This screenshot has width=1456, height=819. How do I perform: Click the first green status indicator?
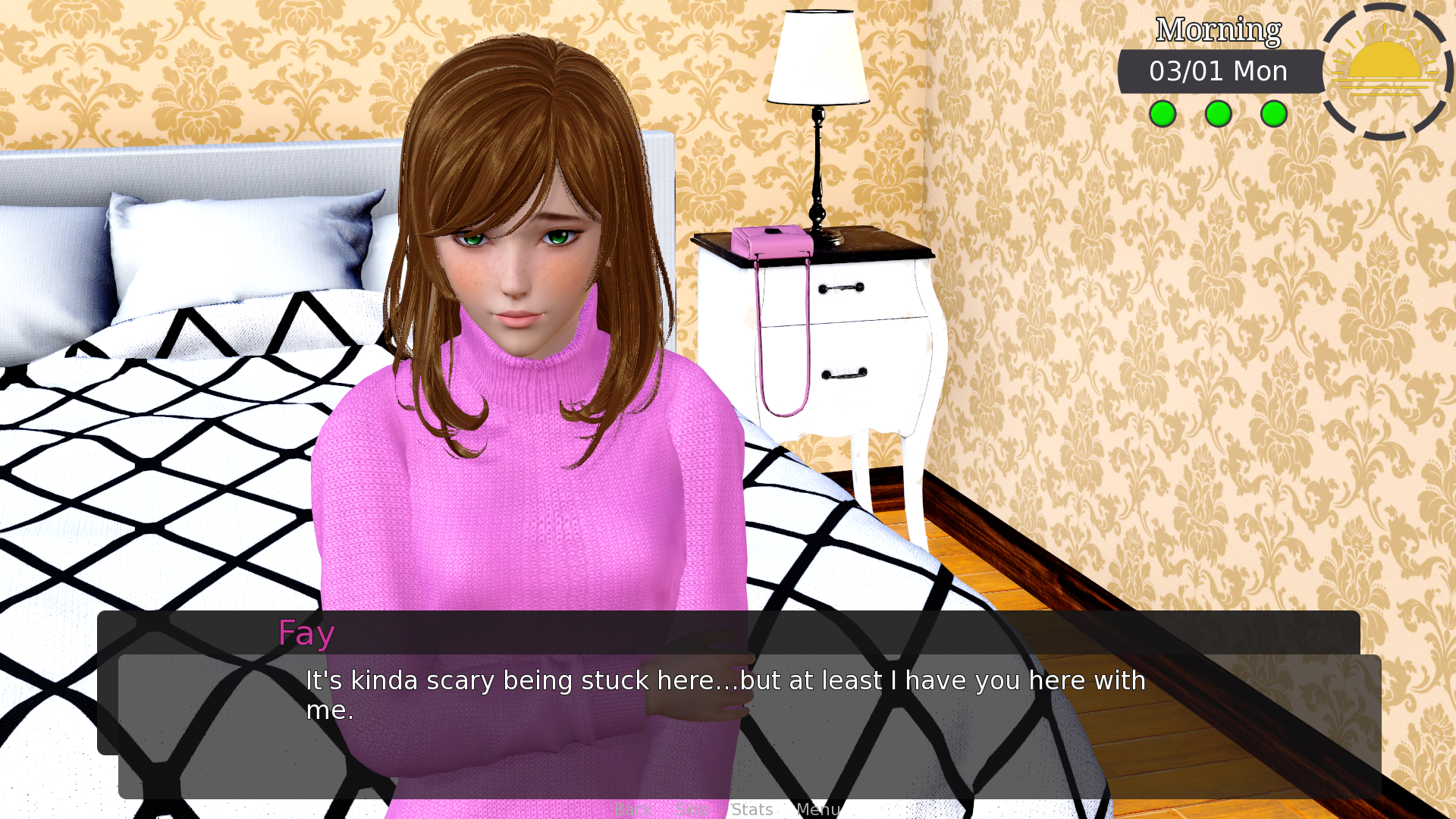coord(1163,115)
